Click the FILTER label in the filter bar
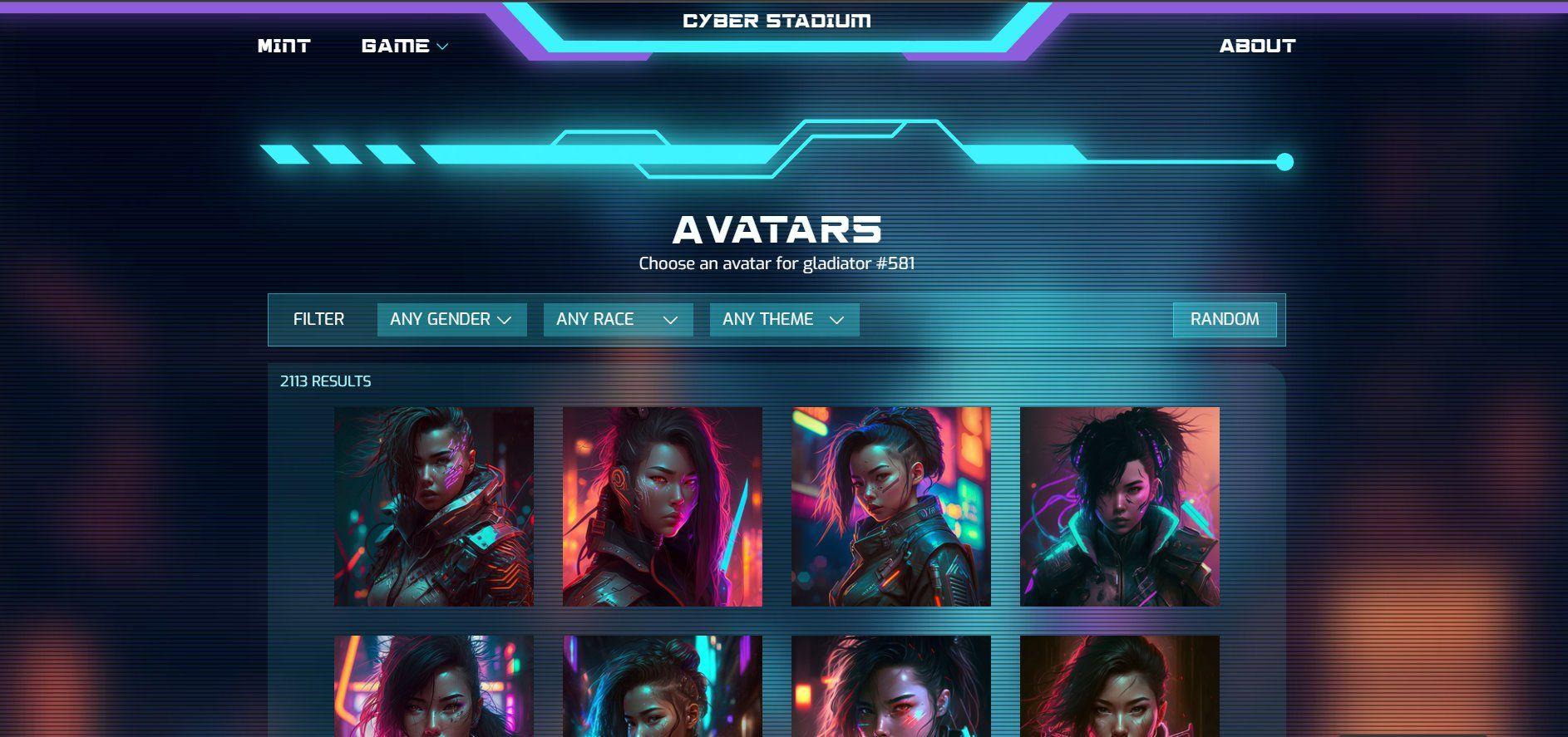This screenshot has width=1568, height=737. [x=318, y=318]
